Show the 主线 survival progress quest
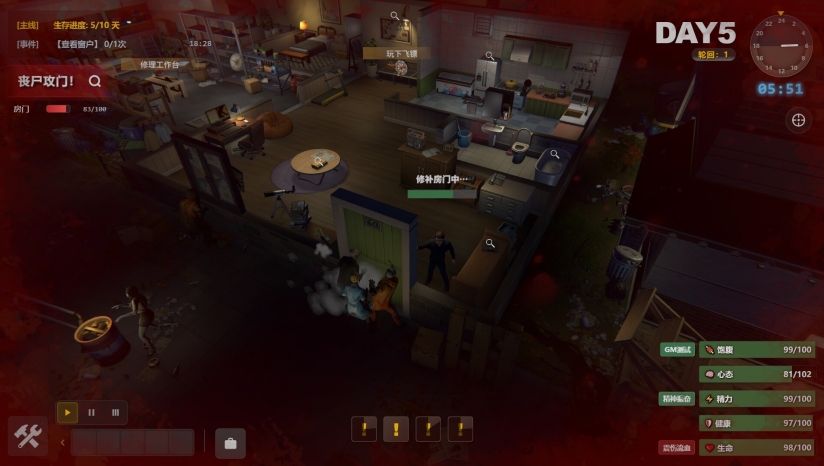The height and width of the screenshot is (466, 824). click(x=83, y=24)
